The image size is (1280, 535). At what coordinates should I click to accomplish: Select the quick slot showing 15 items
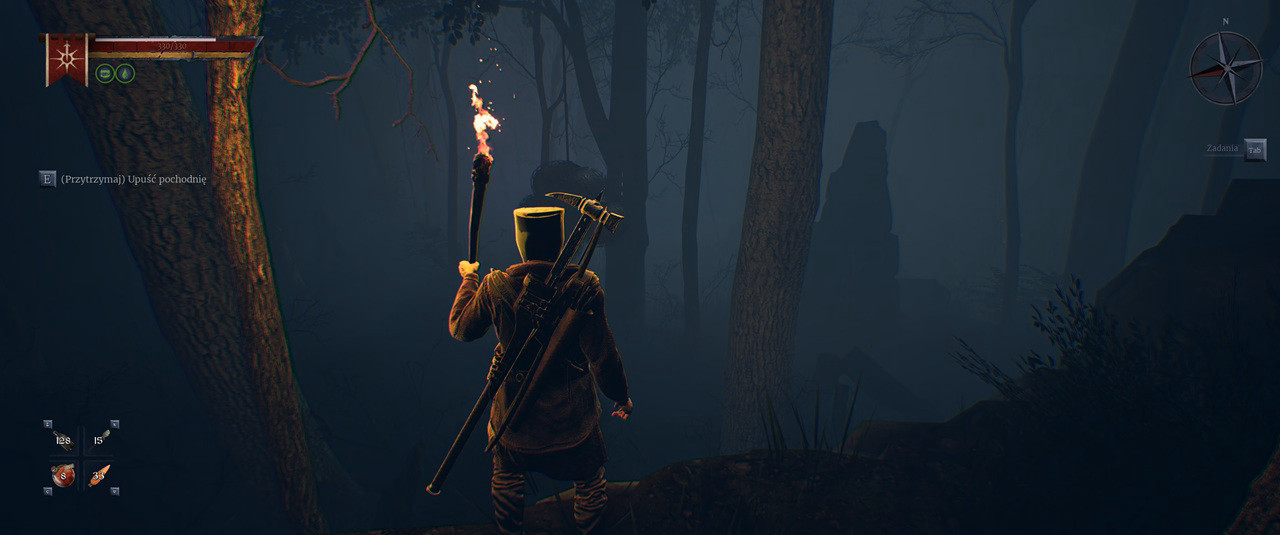pyautogui.click(x=99, y=440)
